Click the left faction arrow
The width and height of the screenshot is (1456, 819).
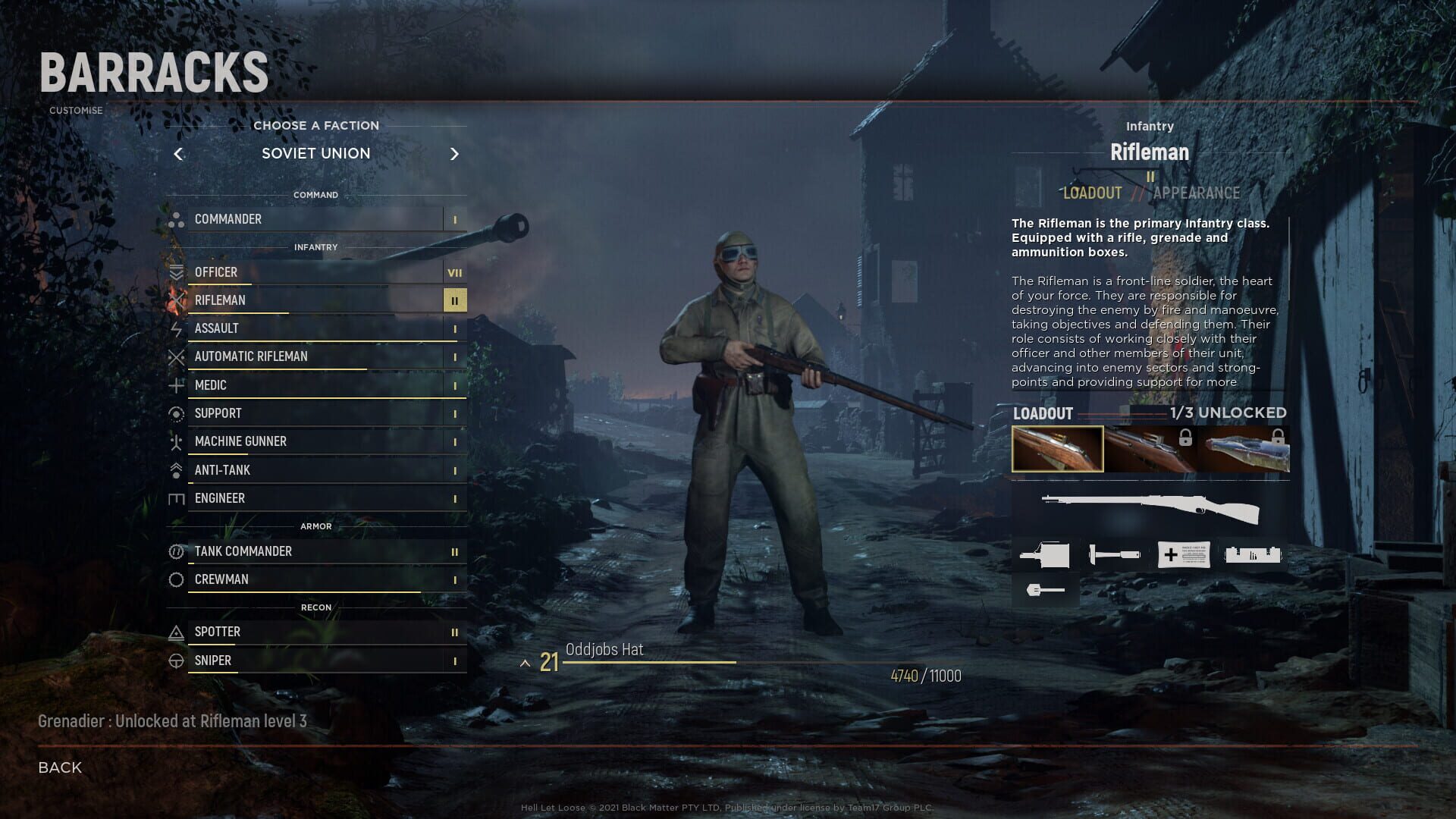tap(179, 154)
